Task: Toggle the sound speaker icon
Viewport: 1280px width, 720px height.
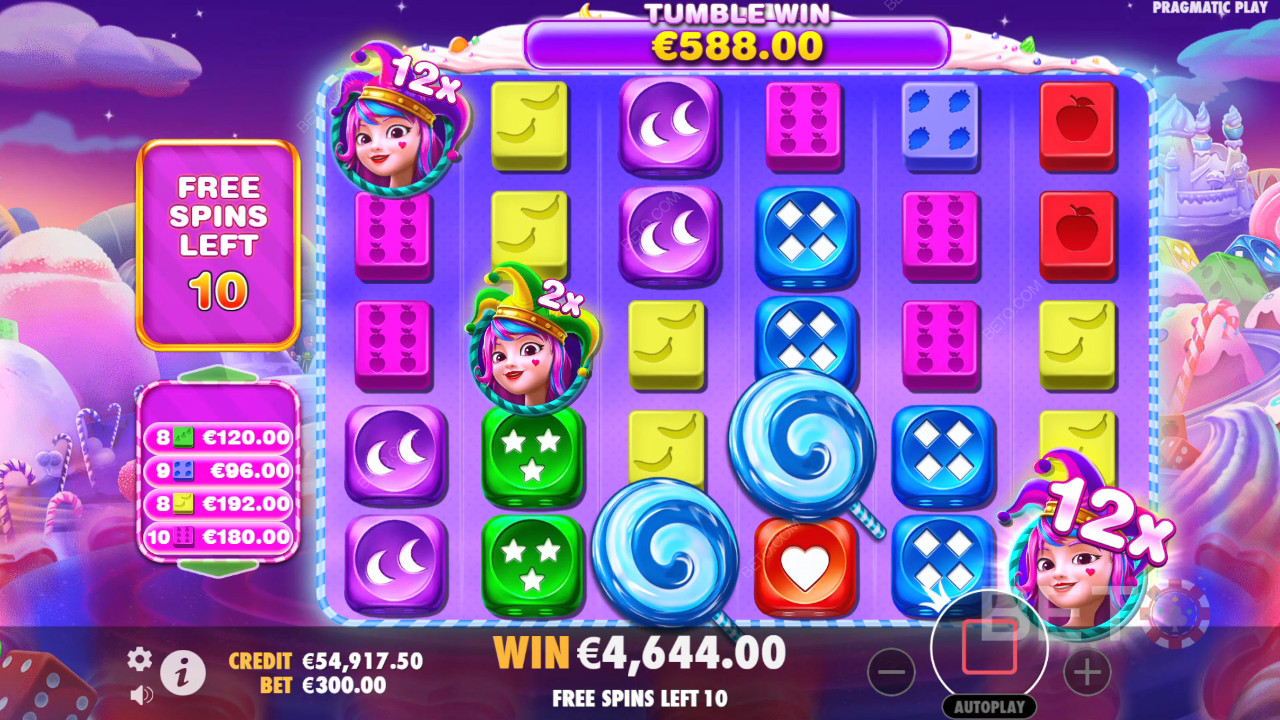Action: pos(141,694)
